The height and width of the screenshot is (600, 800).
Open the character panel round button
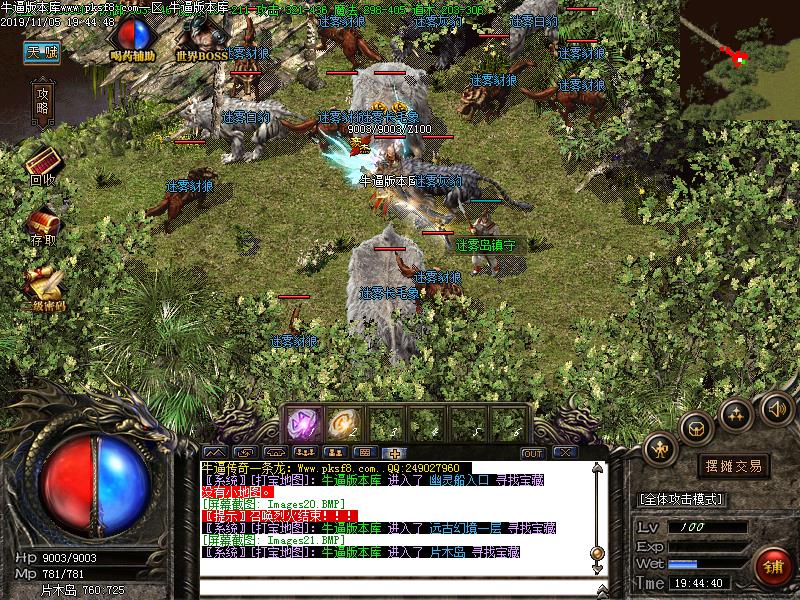click(660, 451)
